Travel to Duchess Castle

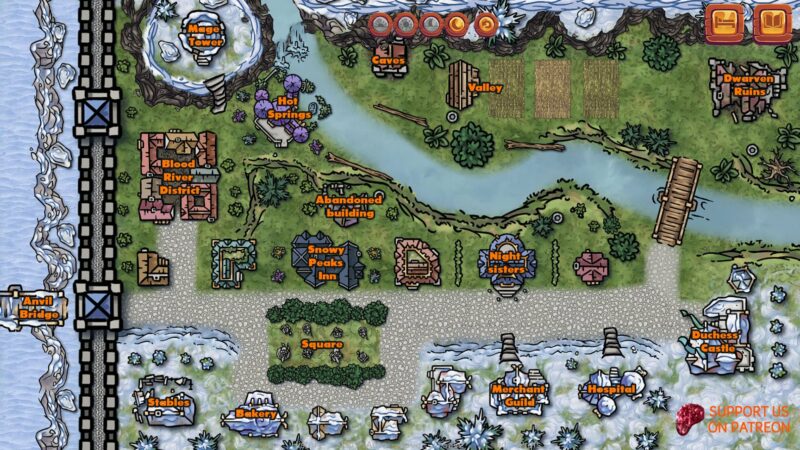[x=716, y=341]
